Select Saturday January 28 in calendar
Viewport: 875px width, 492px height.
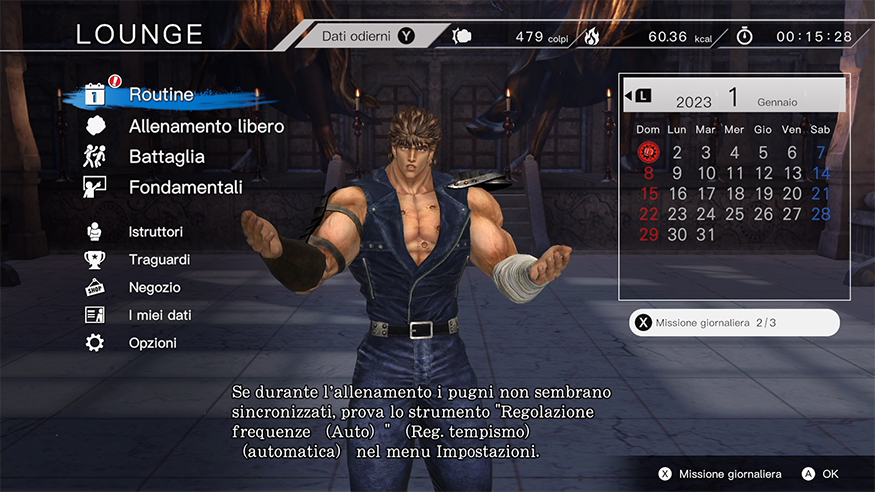821,214
